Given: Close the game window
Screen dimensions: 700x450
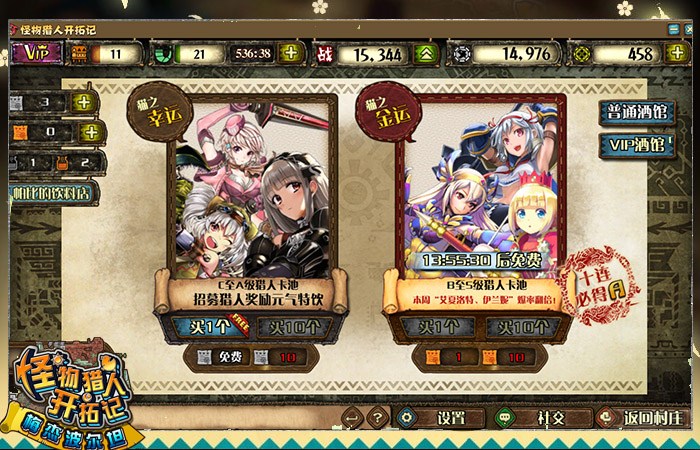Looking at the screenshot, I should click(x=687, y=29).
